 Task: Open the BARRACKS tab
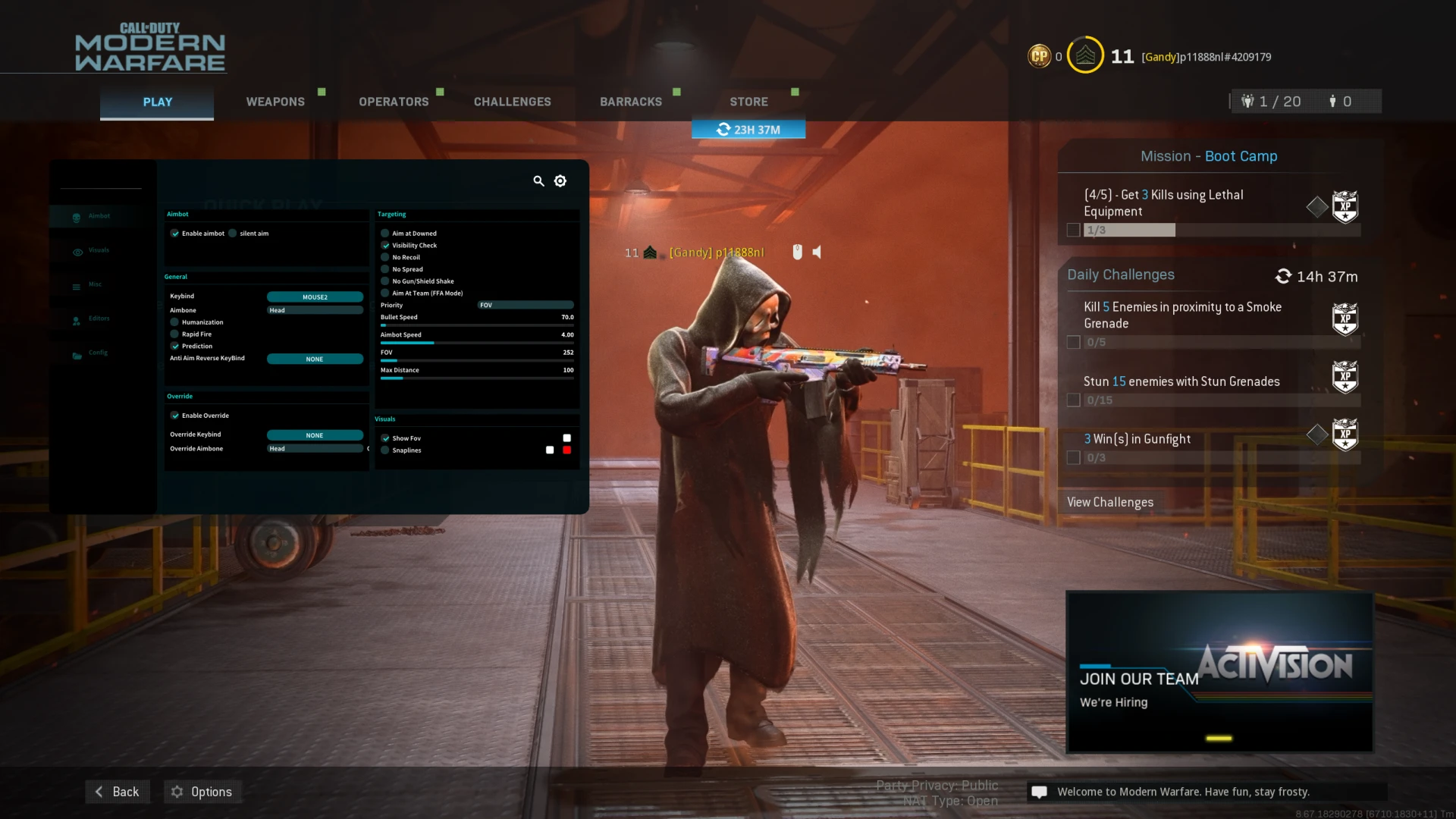(630, 102)
